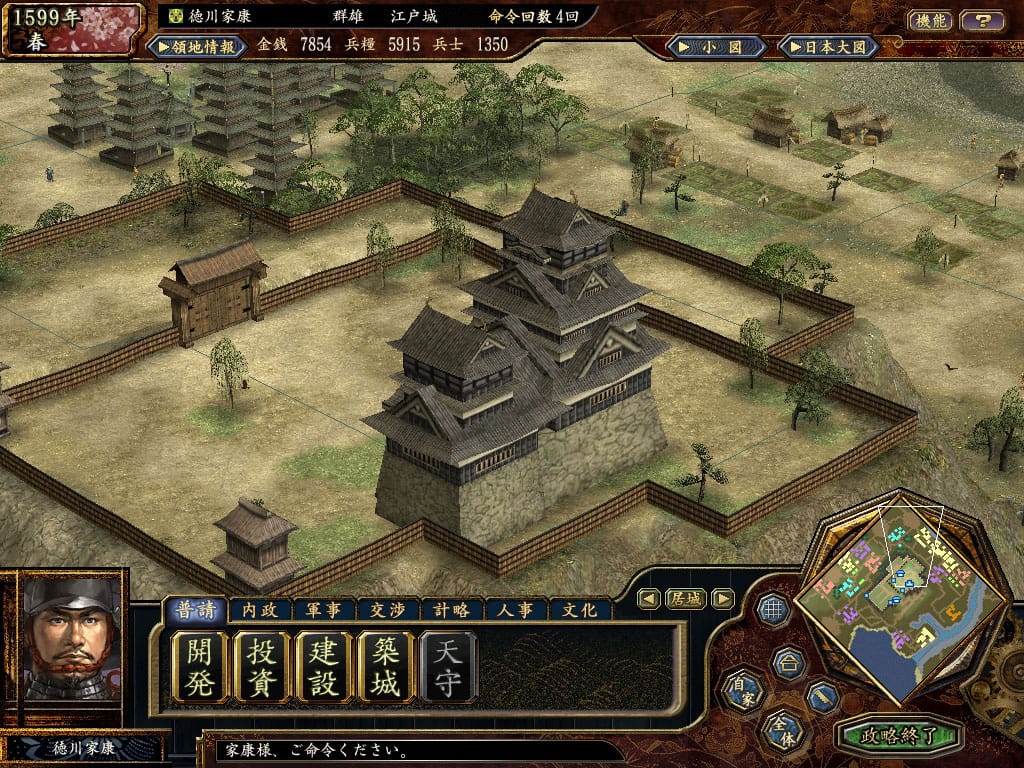Viewport: 1024px width, 768px height.
Task: Open the 小図 small map view
Action: (719, 46)
